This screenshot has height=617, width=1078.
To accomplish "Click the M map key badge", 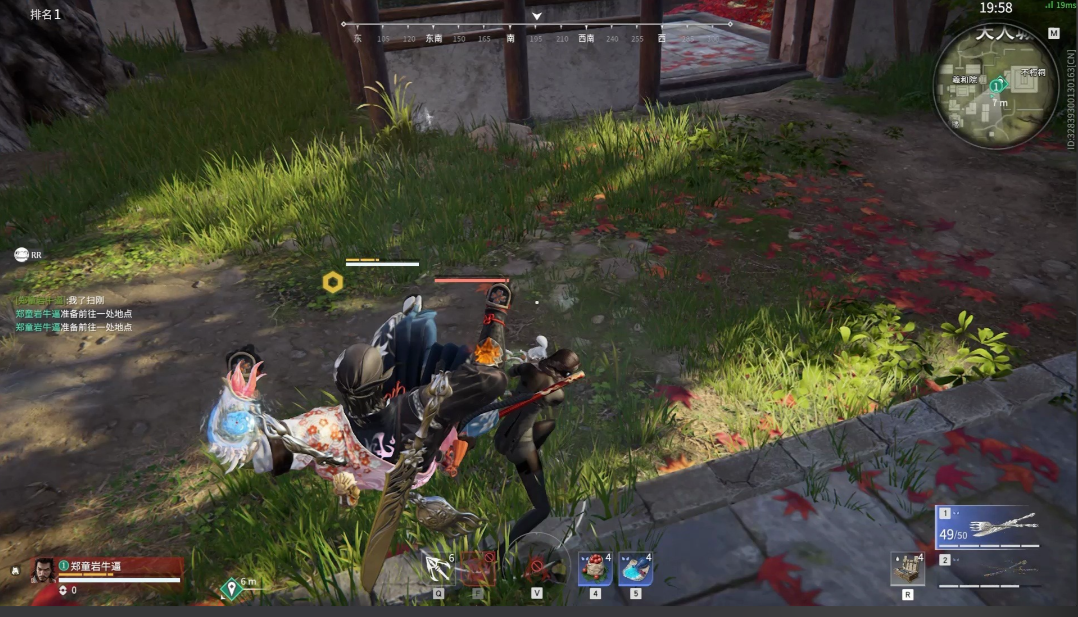I will [1053, 33].
